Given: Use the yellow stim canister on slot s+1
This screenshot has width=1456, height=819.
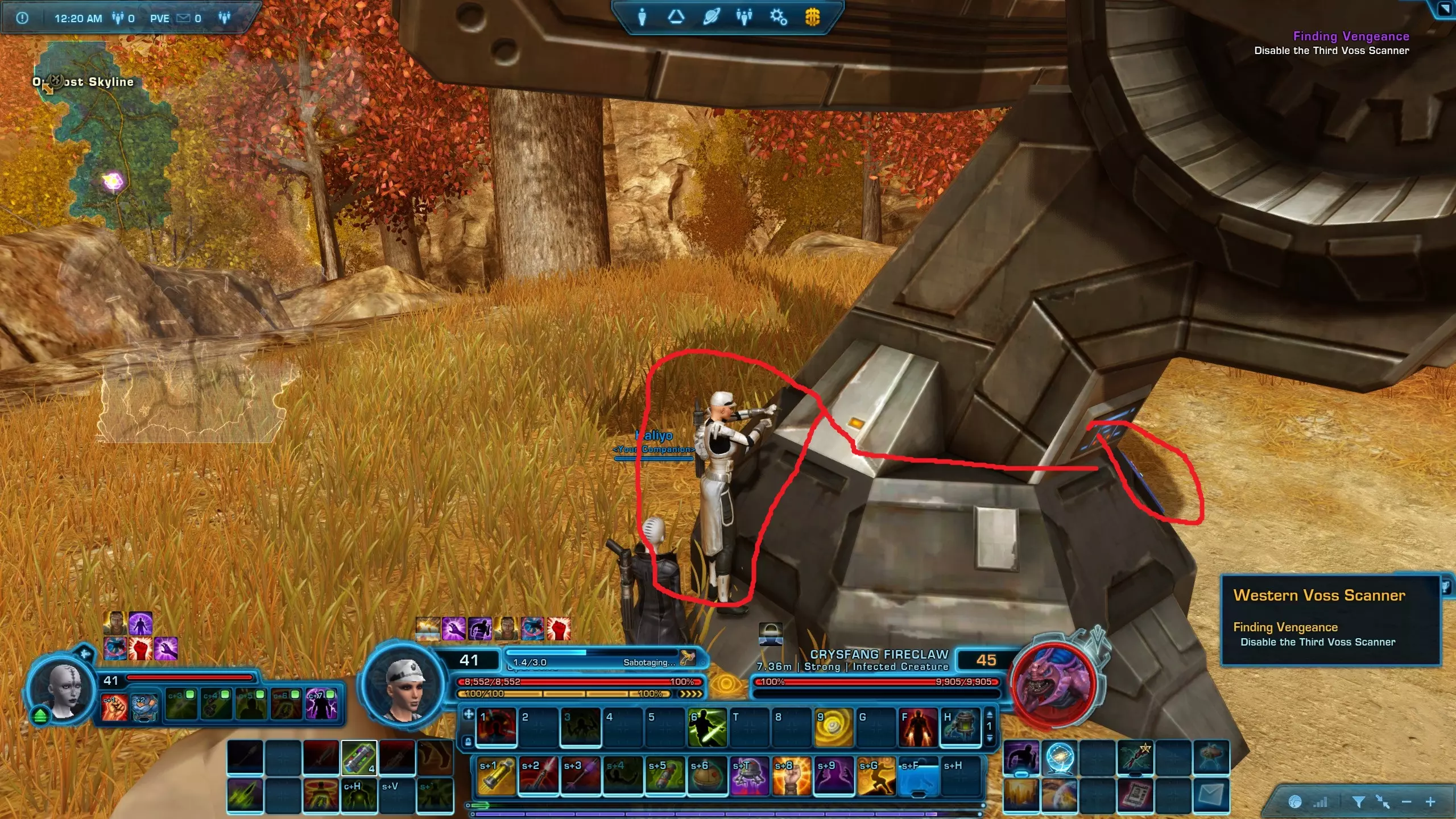Looking at the screenshot, I should (x=497, y=775).
